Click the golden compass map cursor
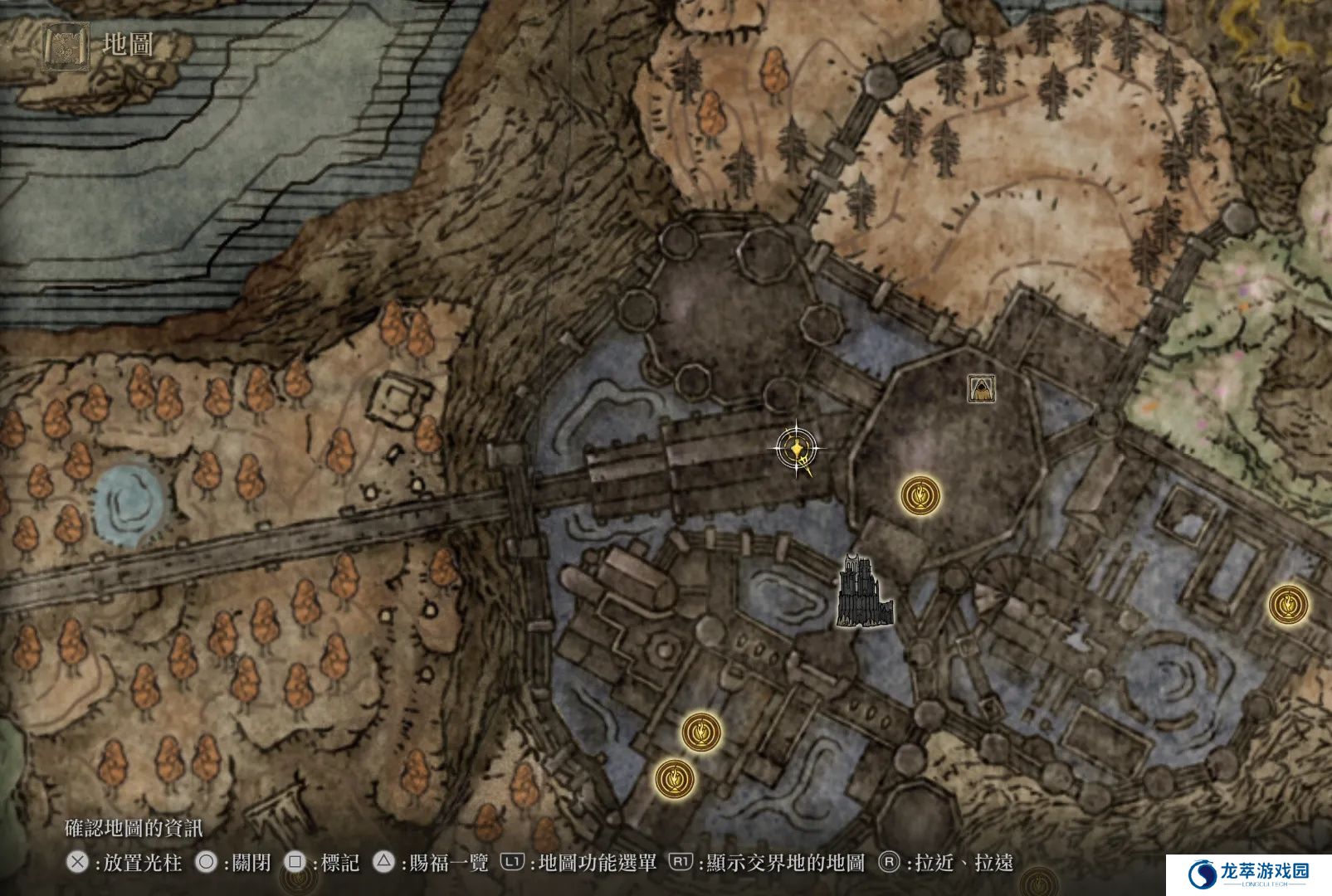The height and width of the screenshot is (896, 1332). click(x=797, y=449)
